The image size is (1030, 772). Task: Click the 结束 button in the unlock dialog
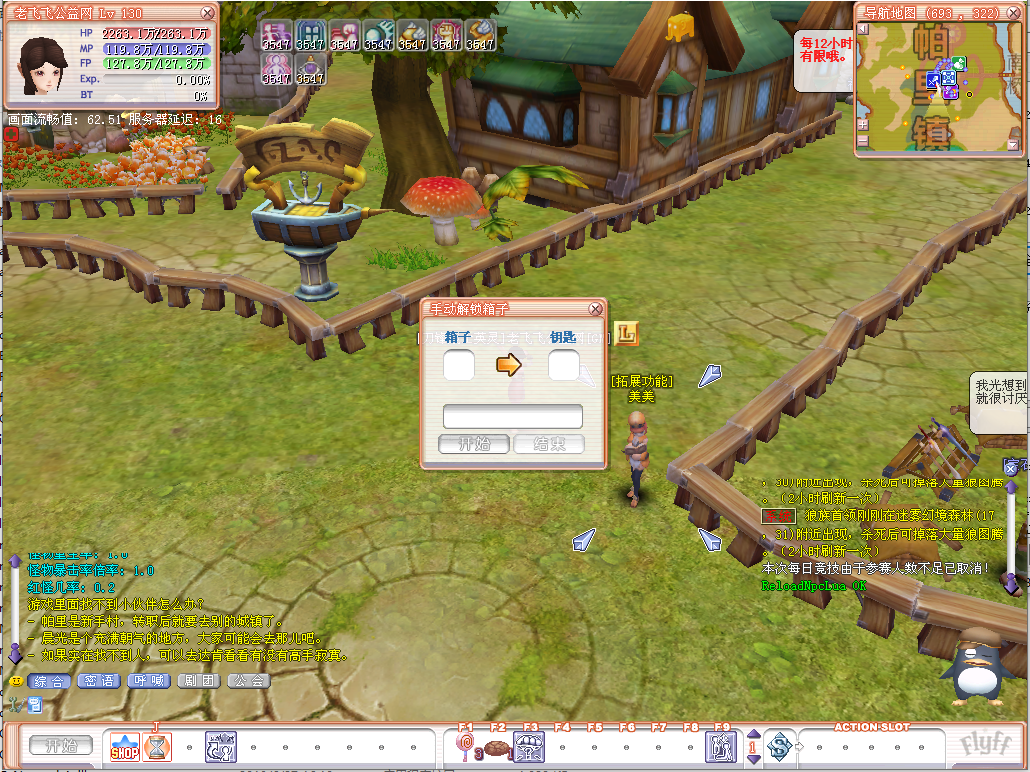tap(548, 444)
